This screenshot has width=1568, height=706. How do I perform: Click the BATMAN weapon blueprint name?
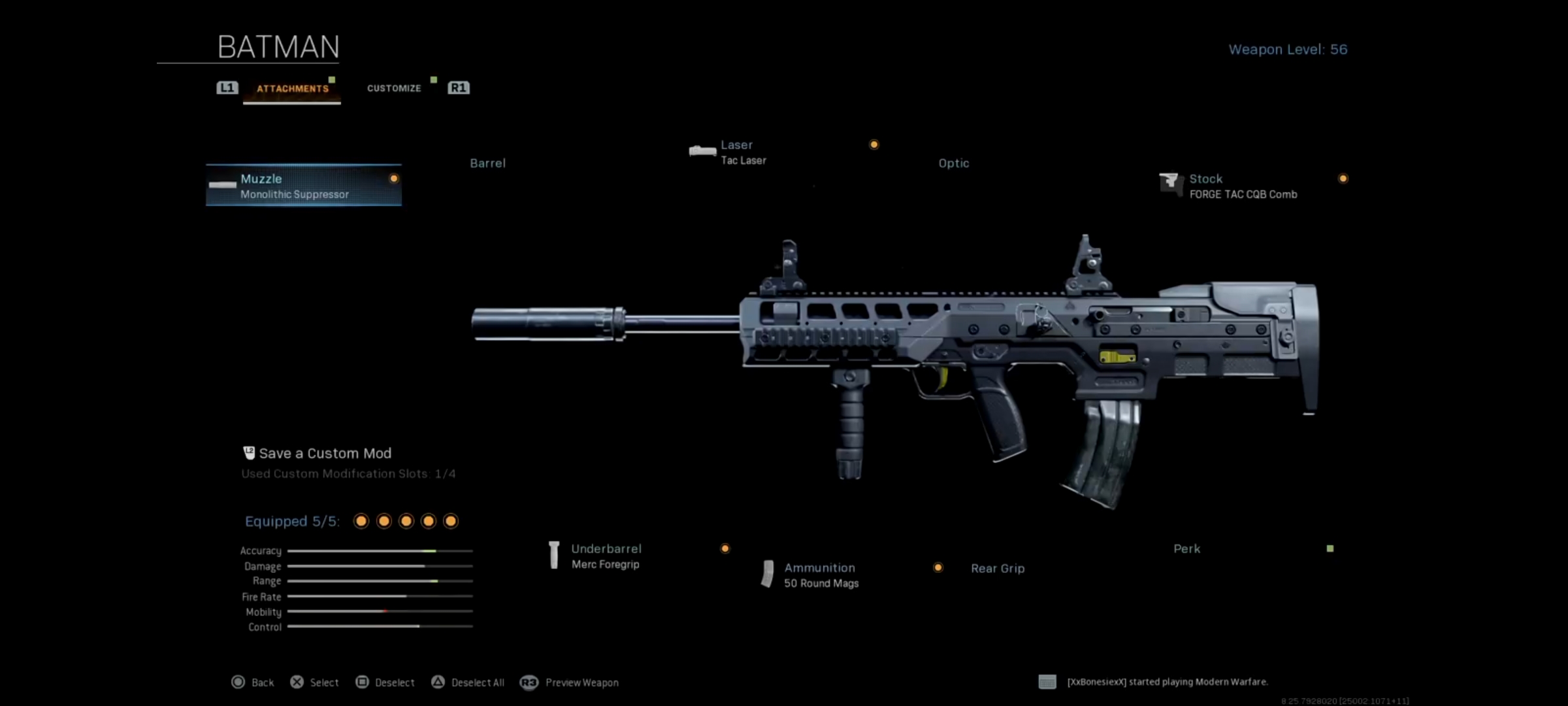[277, 47]
